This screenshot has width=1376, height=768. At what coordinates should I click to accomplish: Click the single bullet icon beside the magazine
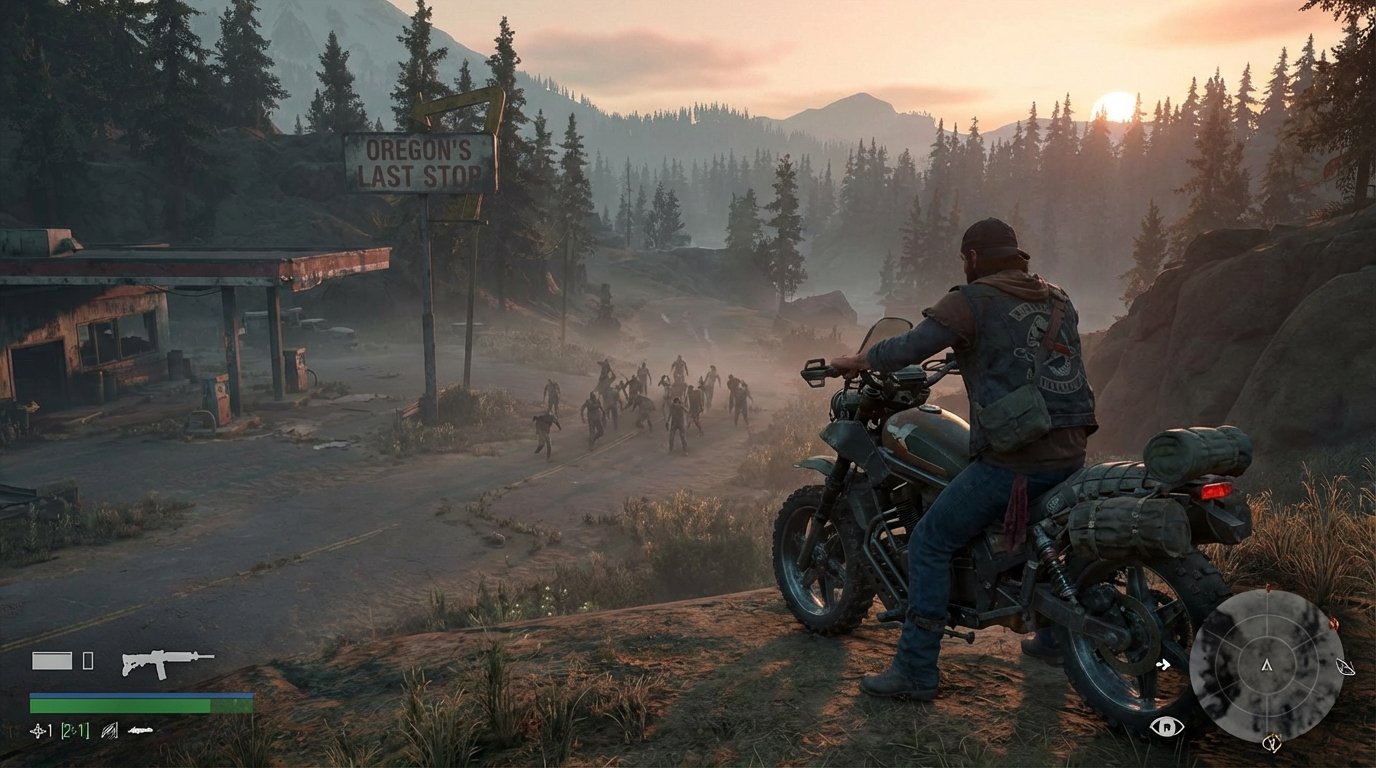pos(88,660)
